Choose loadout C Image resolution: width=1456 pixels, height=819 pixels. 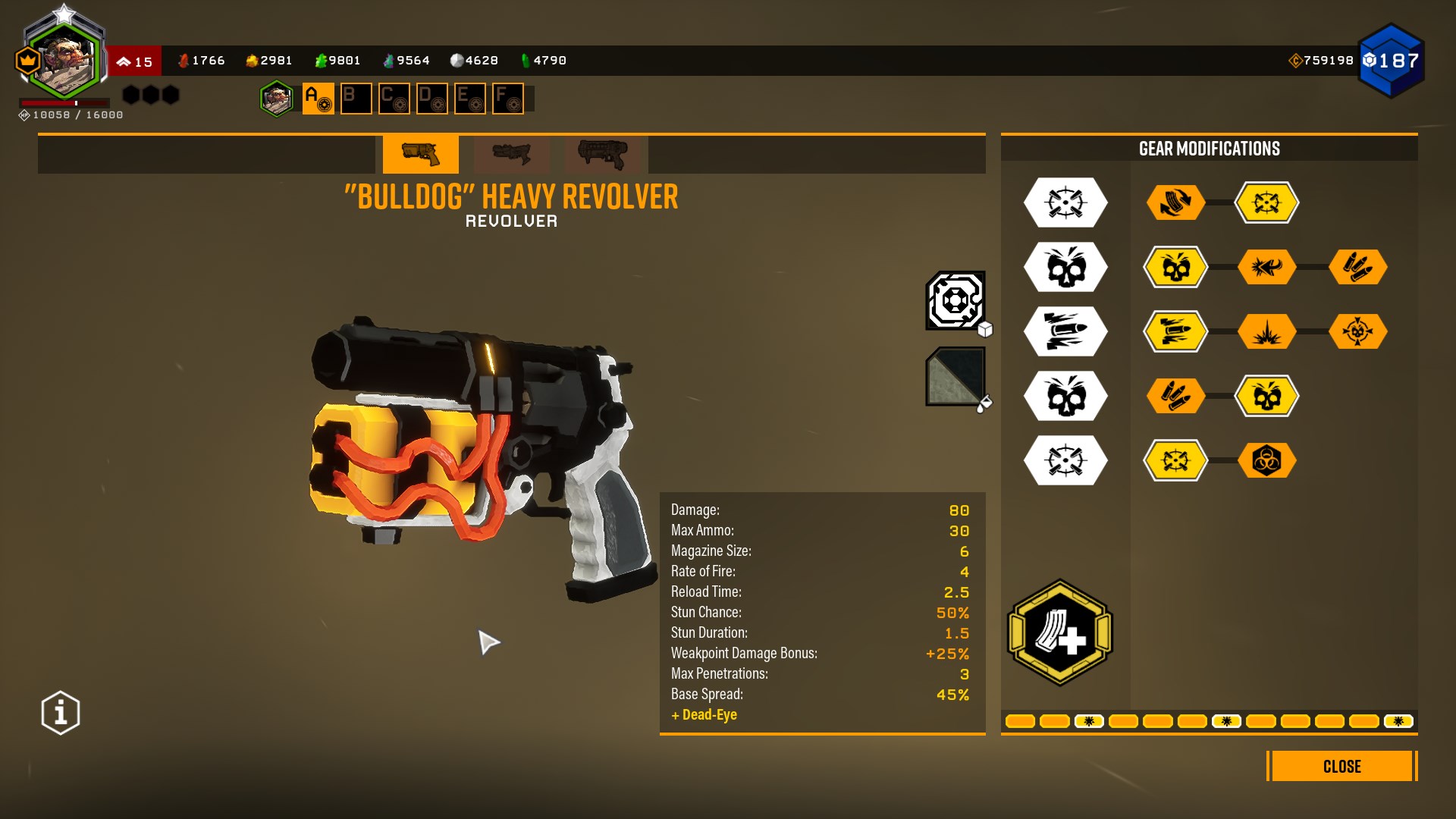394,99
